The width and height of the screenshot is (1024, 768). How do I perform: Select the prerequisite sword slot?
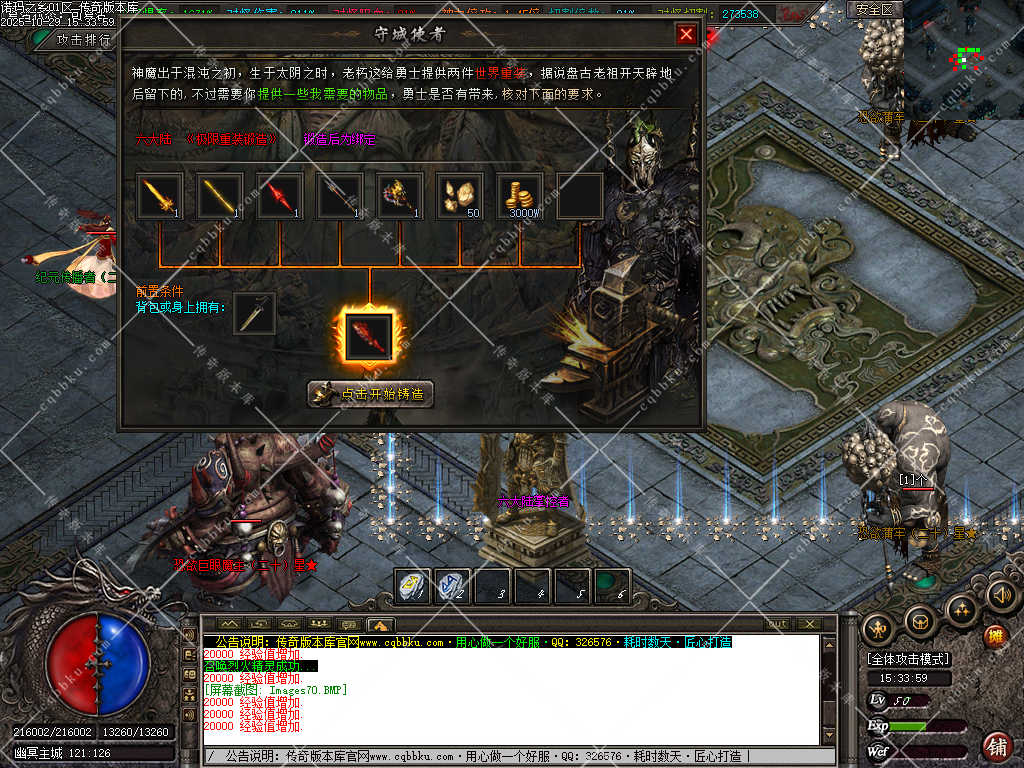click(254, 314)
